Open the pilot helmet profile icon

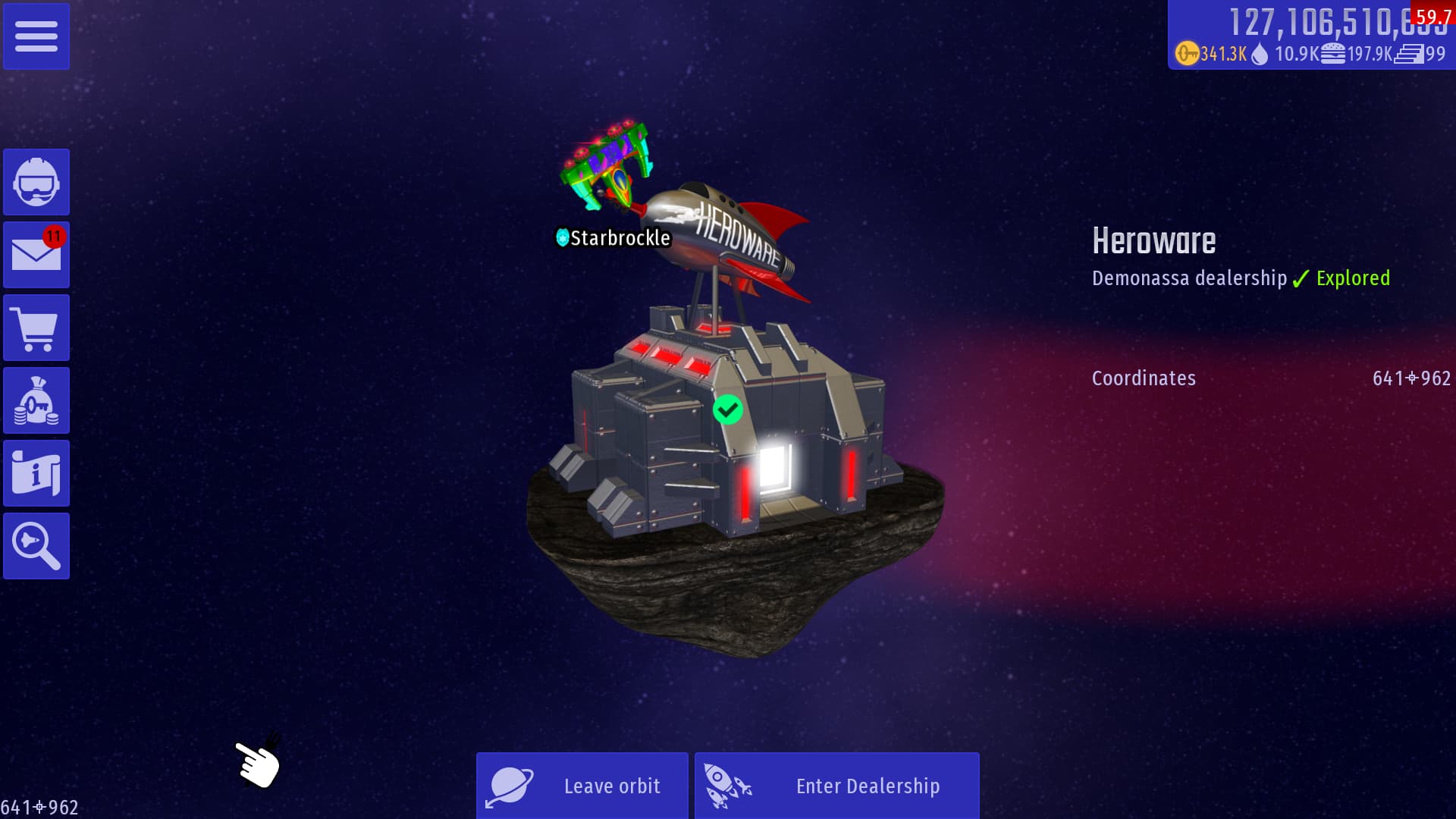pos(36,182)
